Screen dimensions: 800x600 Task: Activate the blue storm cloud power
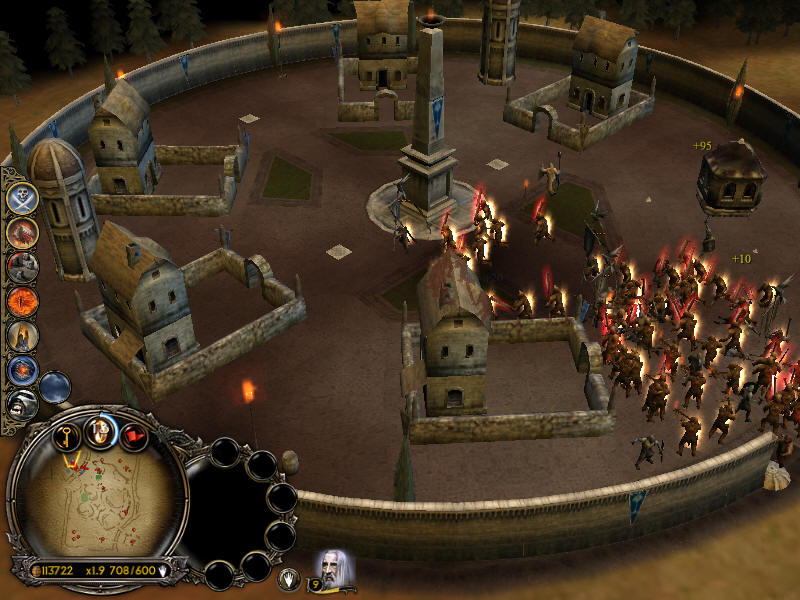55,386
